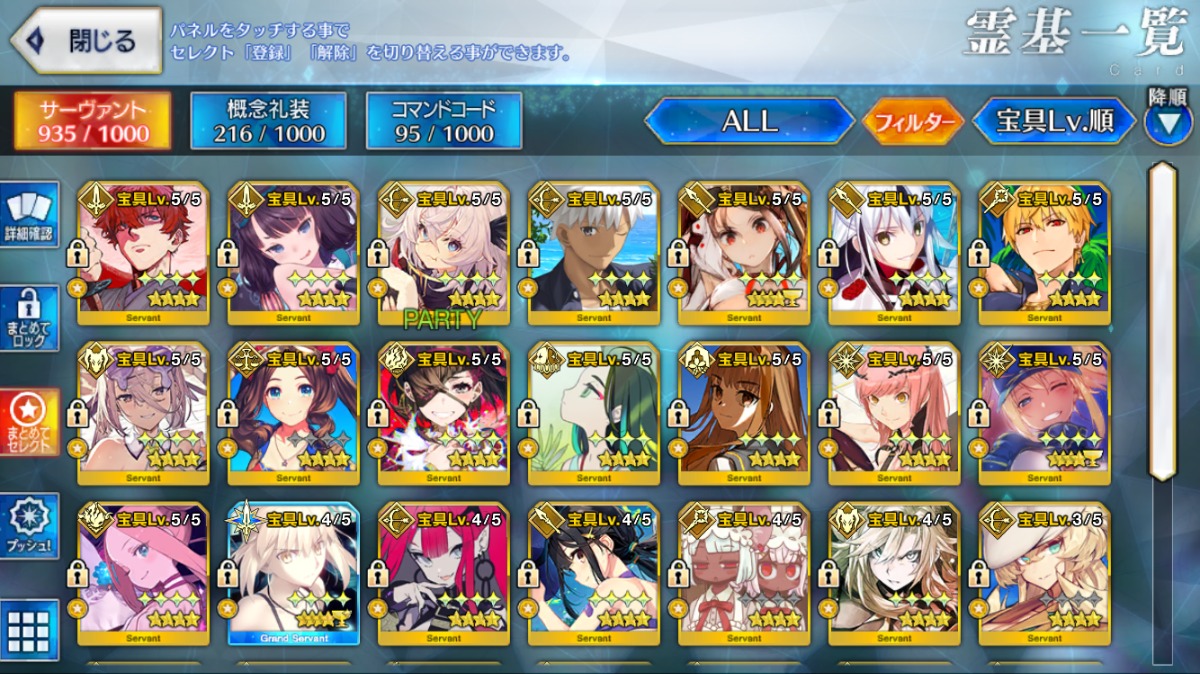Change the 宝具Lv.順 sort order

coord(1055,121)
